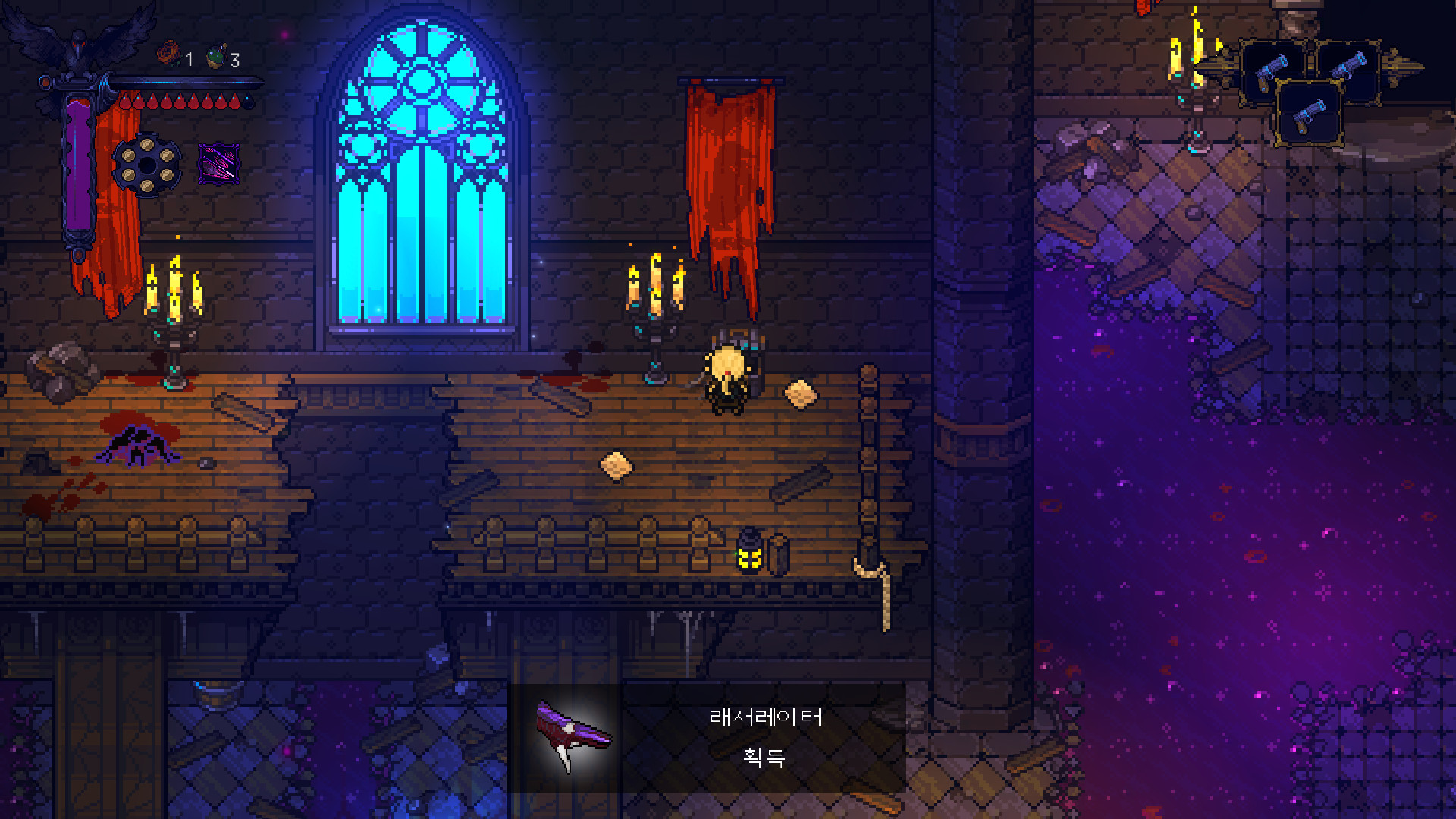The width and height of the screenshot is (1456, 819).
Task: Use the green potion flask item
Action: click(x=217, y=57)
